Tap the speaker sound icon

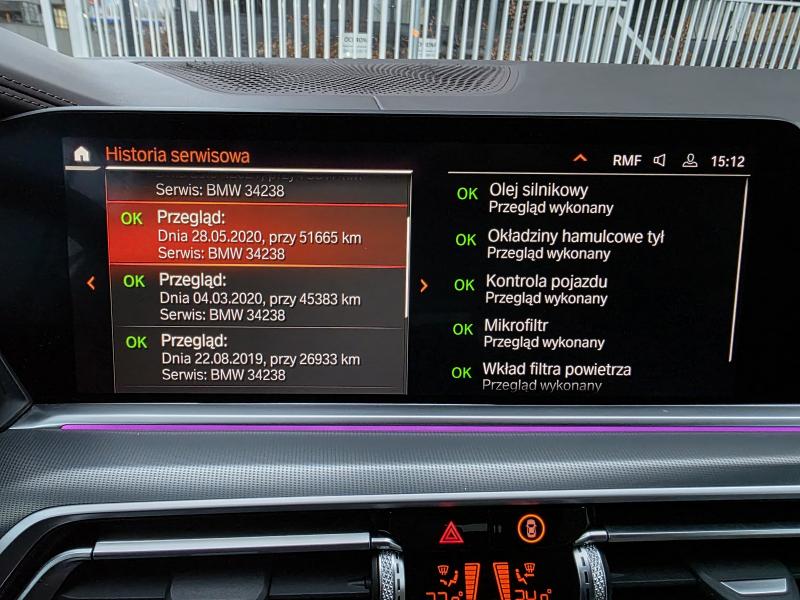(660, 160)
